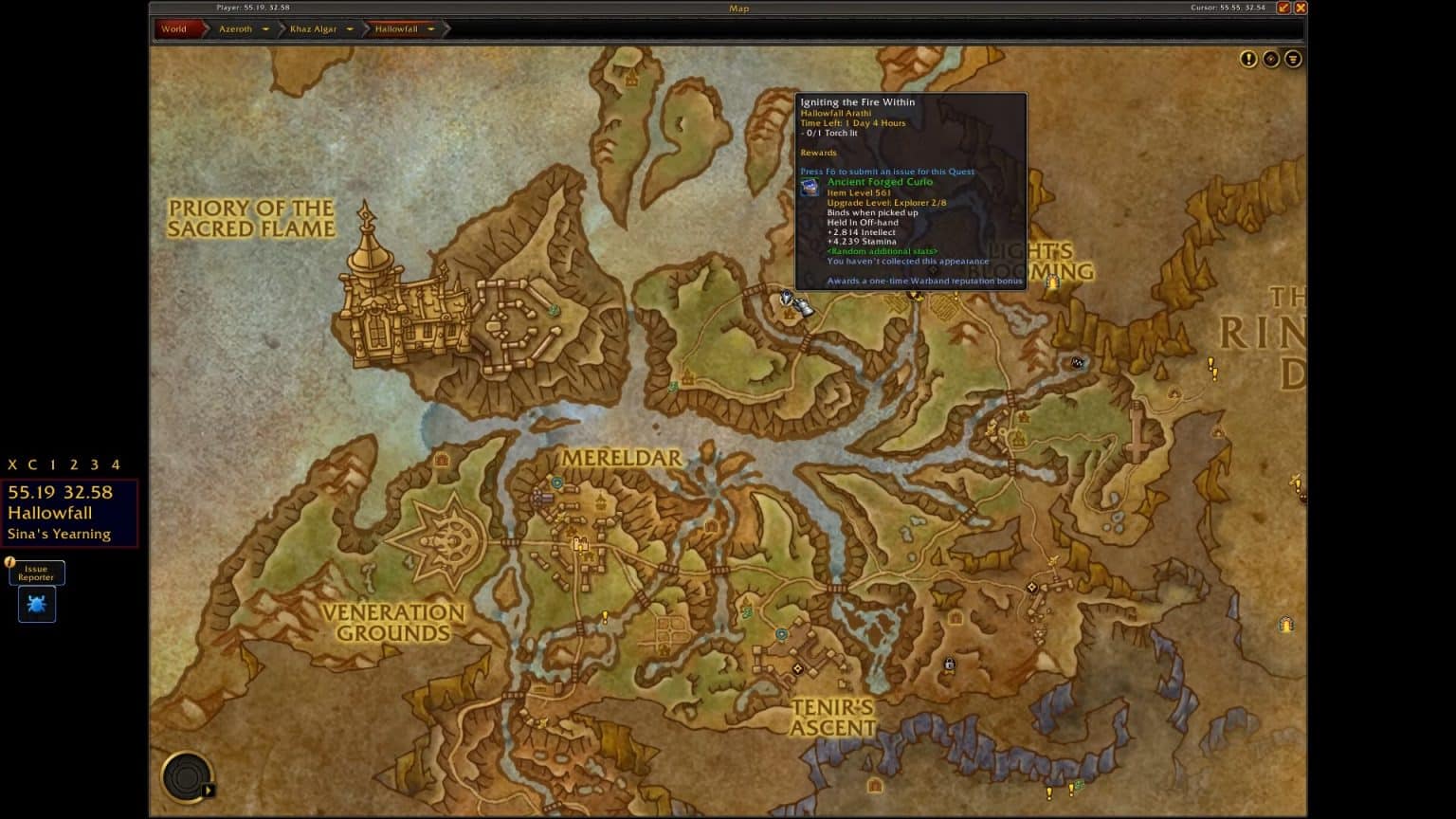Viewport: 1456px width, 819px height.
Task: Open the Hallowfall breadcrumb dropdown arrow
Action: coord(431,29)
